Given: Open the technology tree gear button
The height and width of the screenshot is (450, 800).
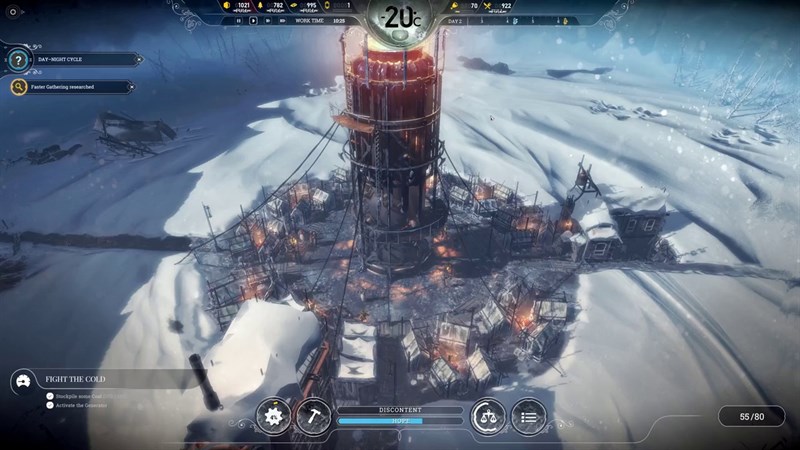Looking at the screenshot, I should click(x=273, y=415).
